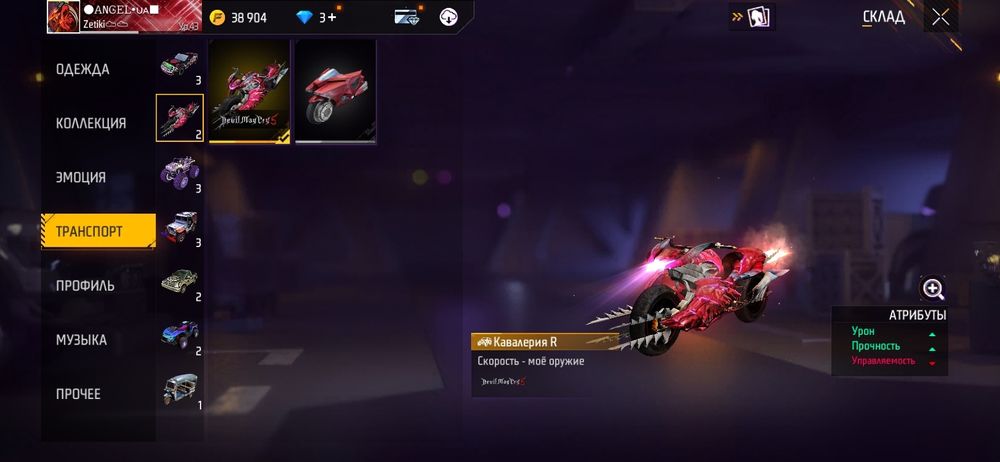Select the Devil May Cry 5 motorcycle skin
Screen dimensions: 1000x462
[249, 91]
